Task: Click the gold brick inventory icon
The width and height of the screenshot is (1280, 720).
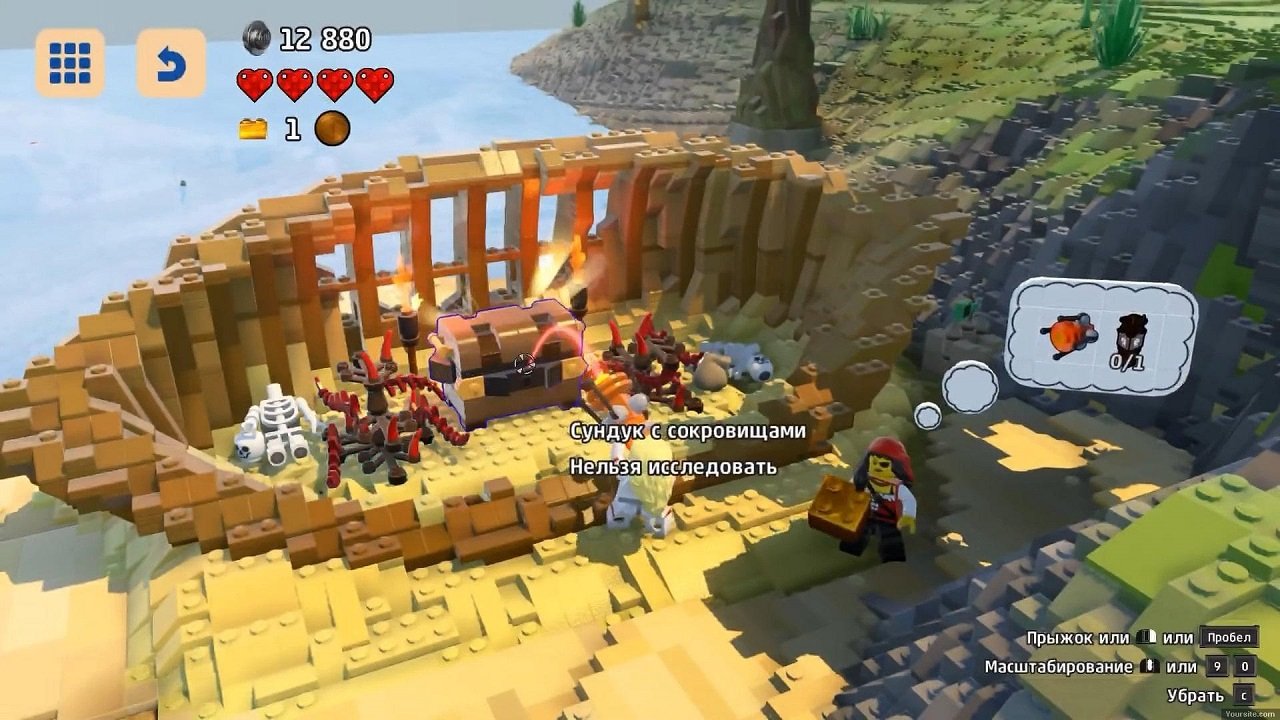Action: [x=254, y=129]
